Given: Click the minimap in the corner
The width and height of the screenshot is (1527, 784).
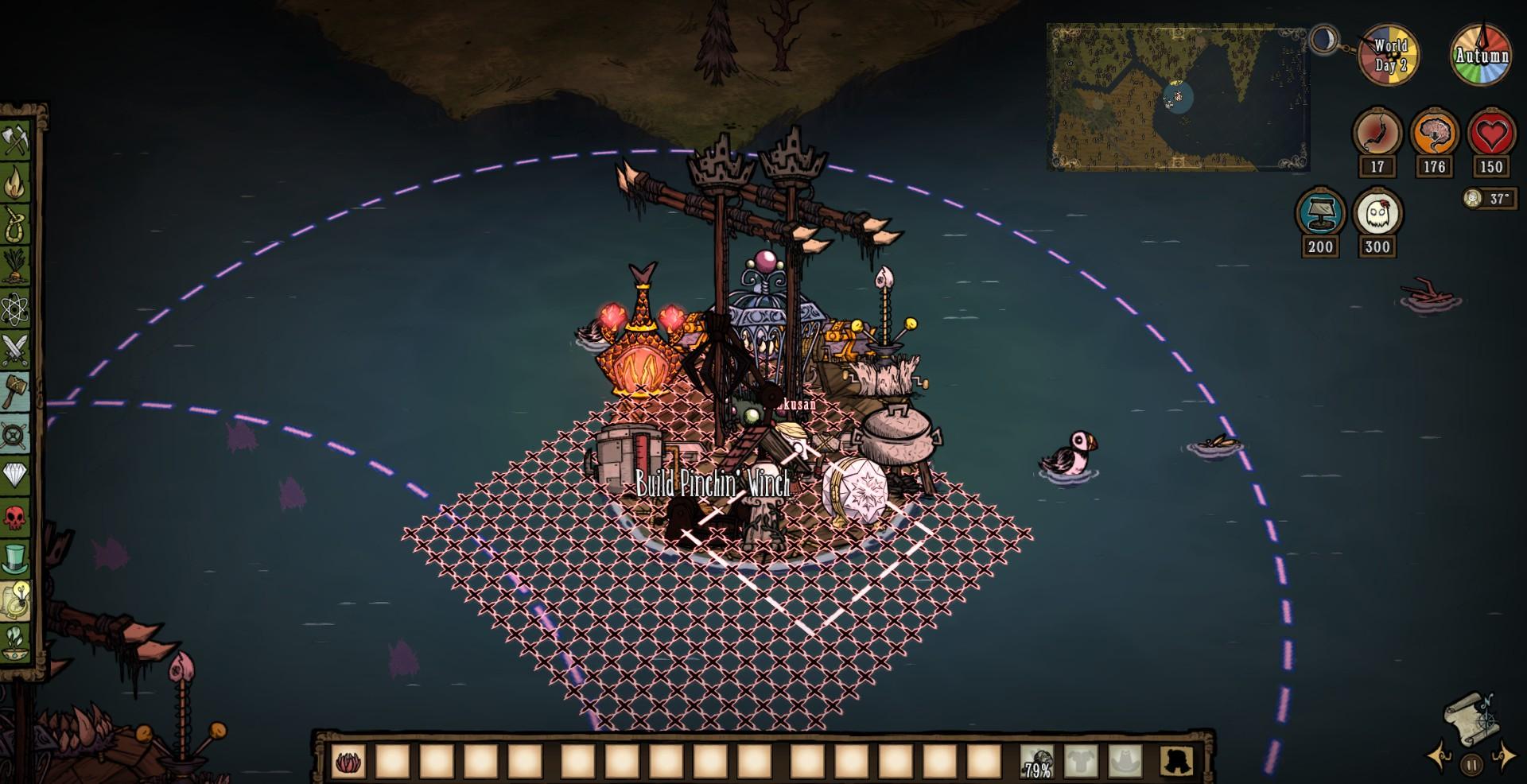Looking at the screenshot, I should [x=1177, y=97].
